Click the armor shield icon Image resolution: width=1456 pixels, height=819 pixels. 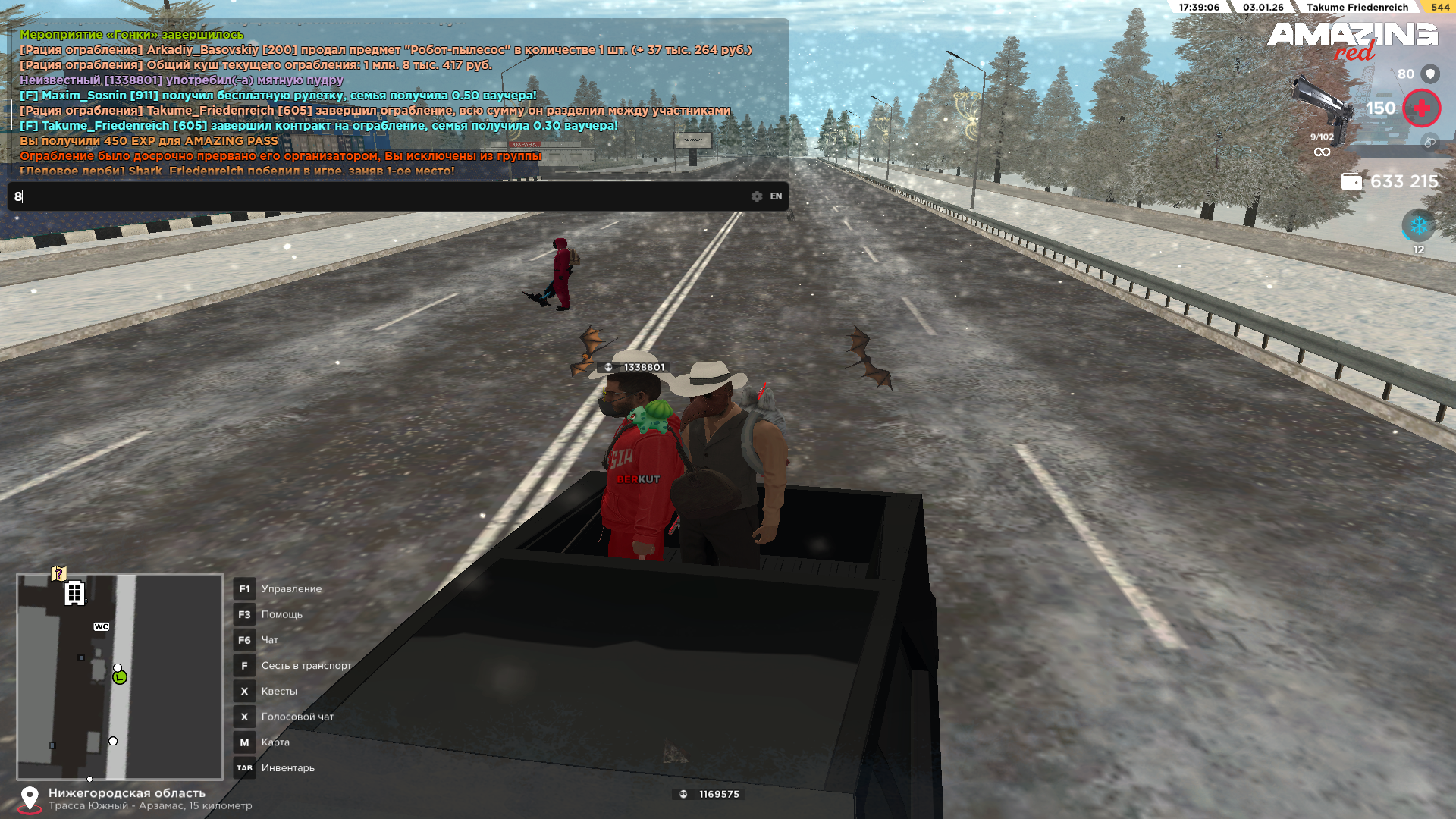point(1430,74)
